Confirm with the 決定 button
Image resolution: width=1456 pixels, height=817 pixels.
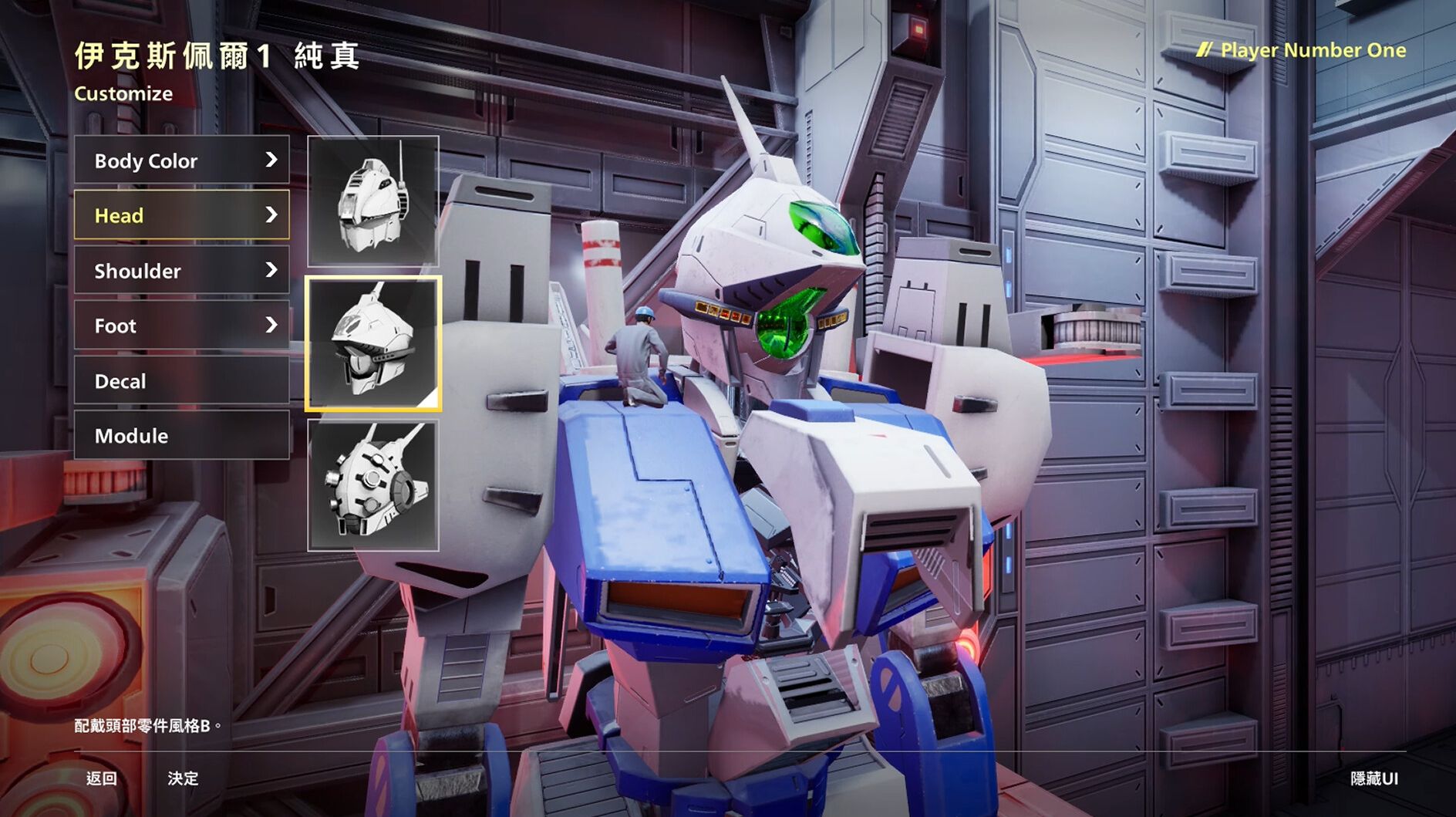click(x=184, y=778)
